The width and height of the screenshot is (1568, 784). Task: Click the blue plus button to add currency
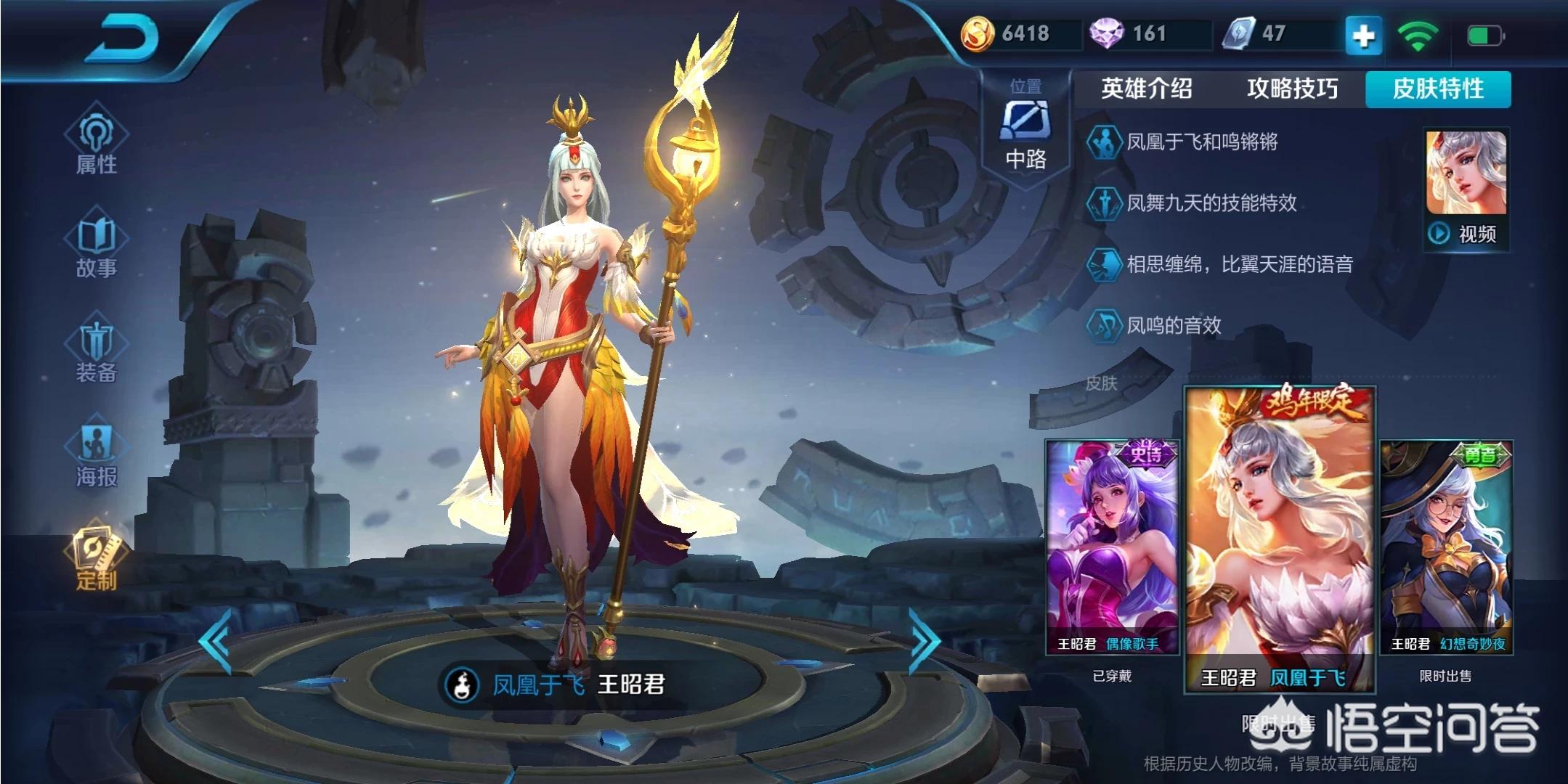(1363, 35)
